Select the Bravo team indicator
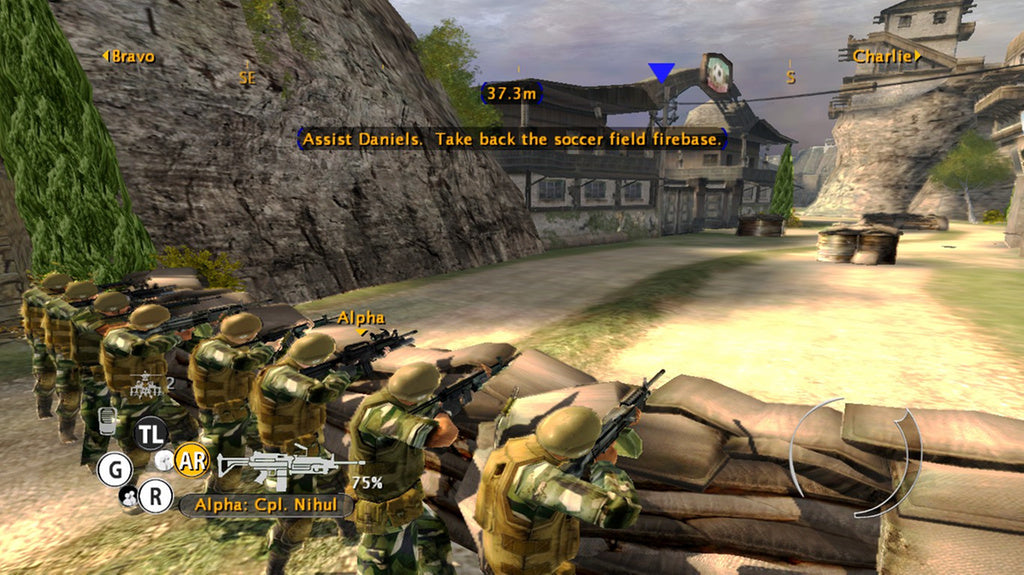1024x575 pixels. tap(129, 57)
